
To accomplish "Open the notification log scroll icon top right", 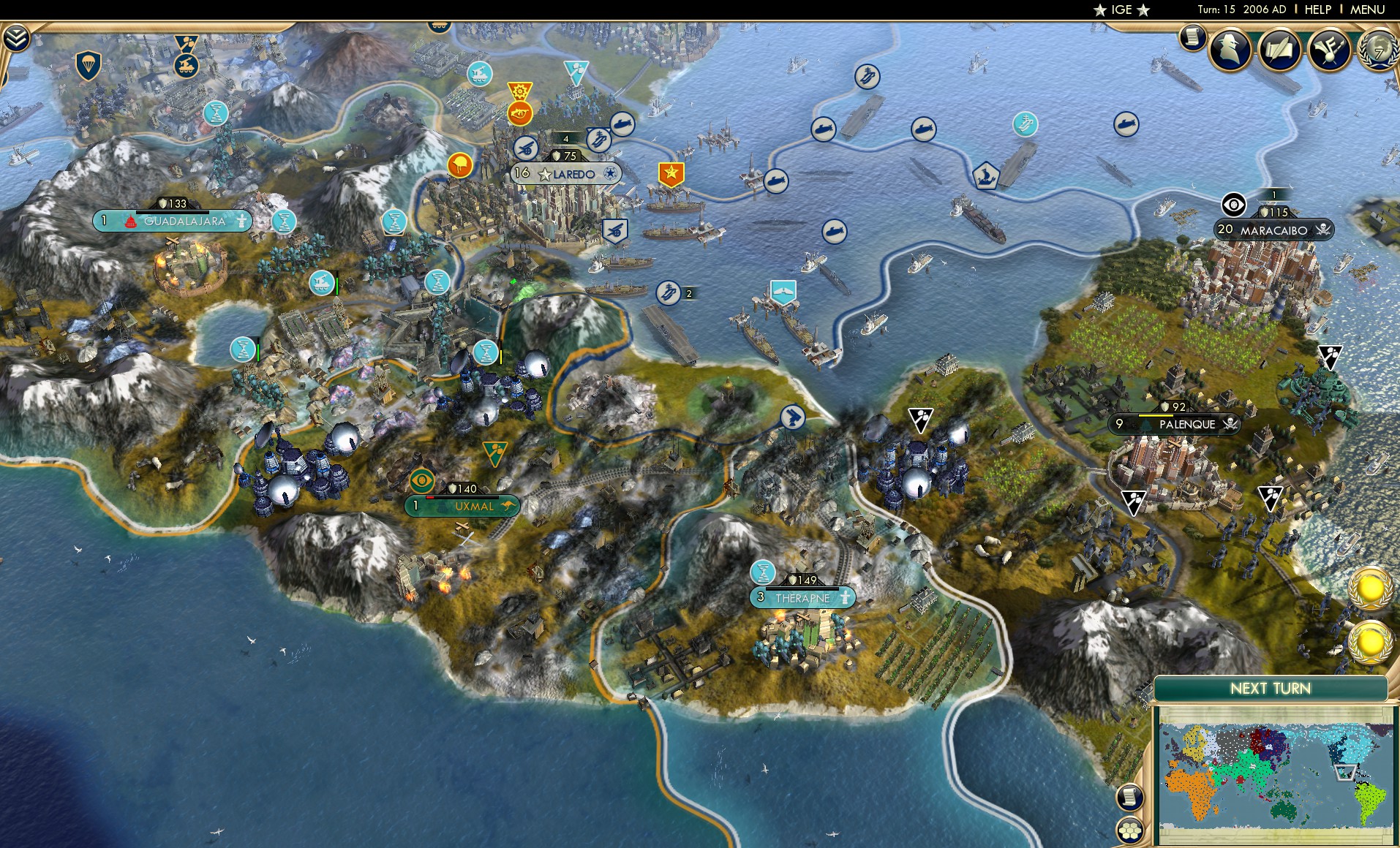I will (1193, 37).
